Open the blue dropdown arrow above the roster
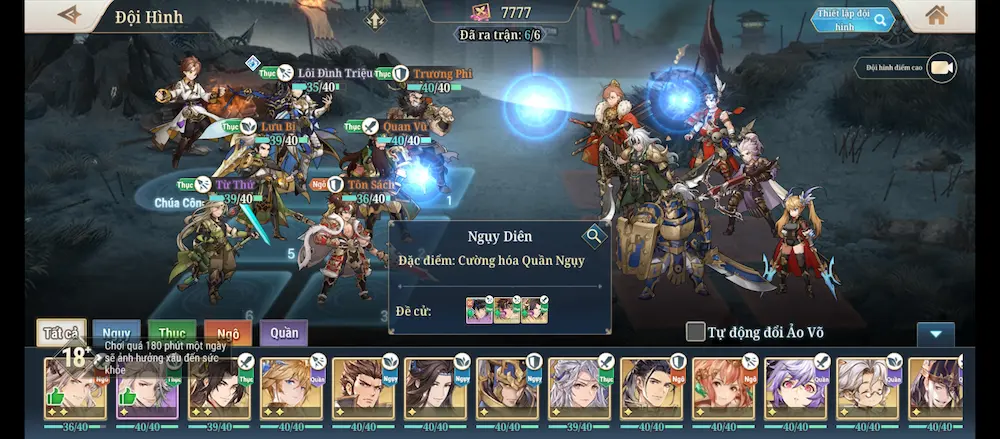 point(936,334)
